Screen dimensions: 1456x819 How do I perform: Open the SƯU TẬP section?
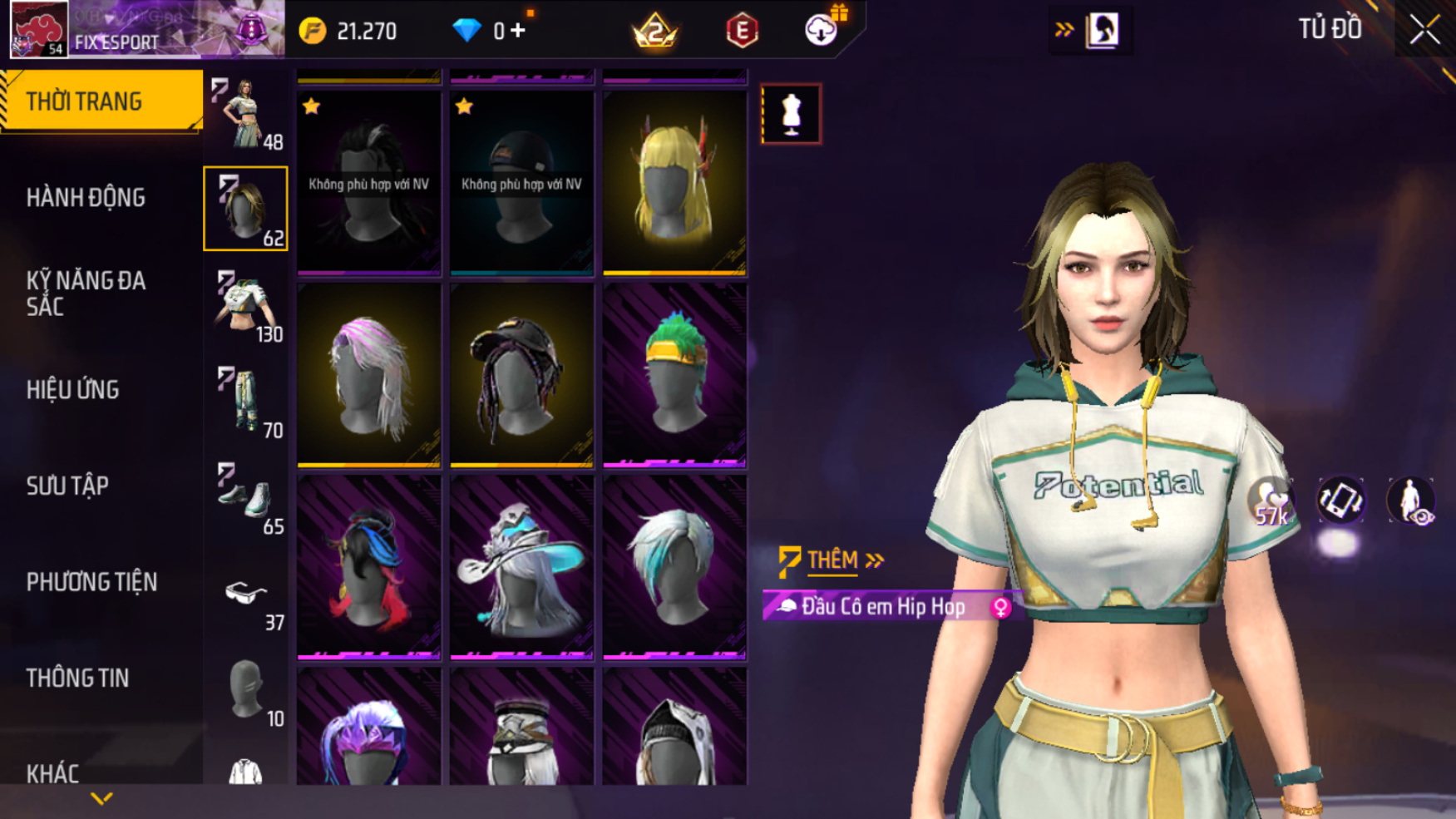point(67,486)
